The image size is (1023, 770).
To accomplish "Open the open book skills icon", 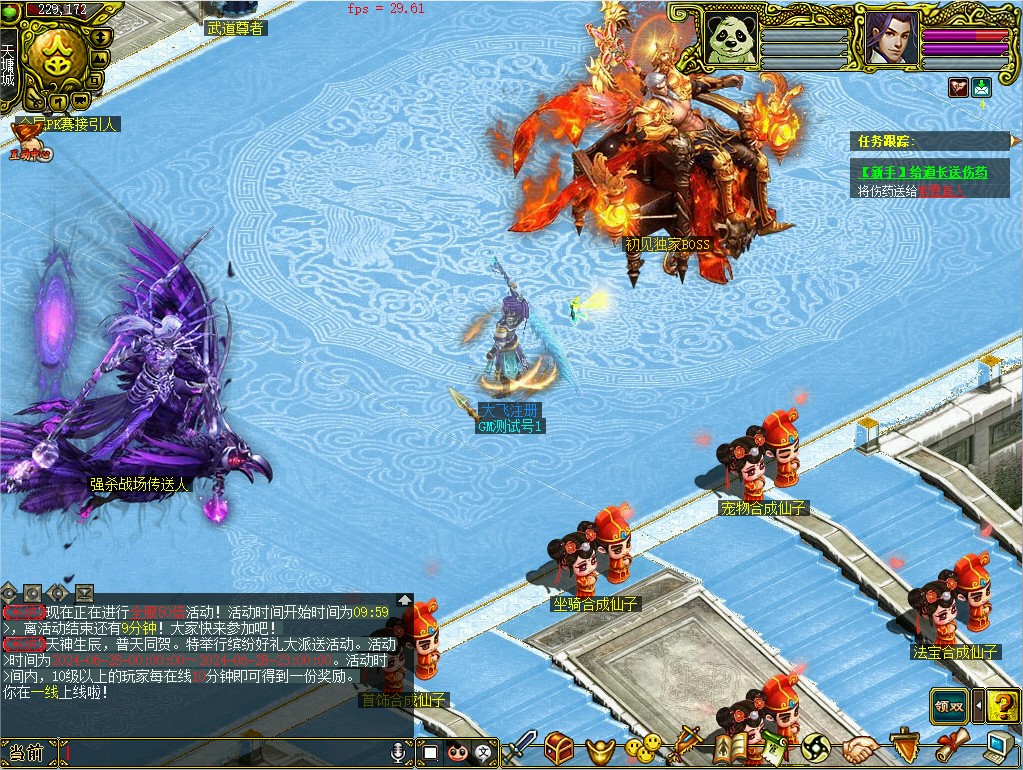I will [731, 747].
